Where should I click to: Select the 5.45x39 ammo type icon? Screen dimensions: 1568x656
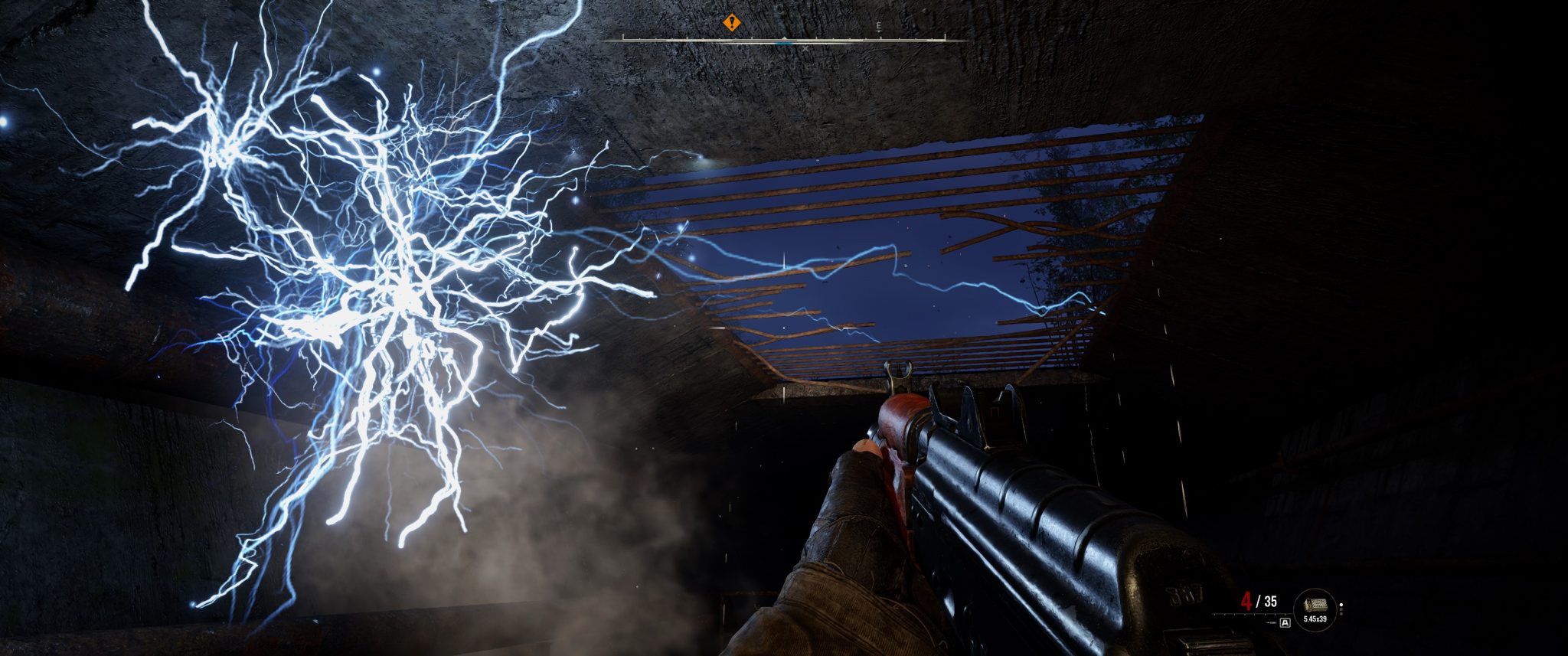coord(1314,619)
